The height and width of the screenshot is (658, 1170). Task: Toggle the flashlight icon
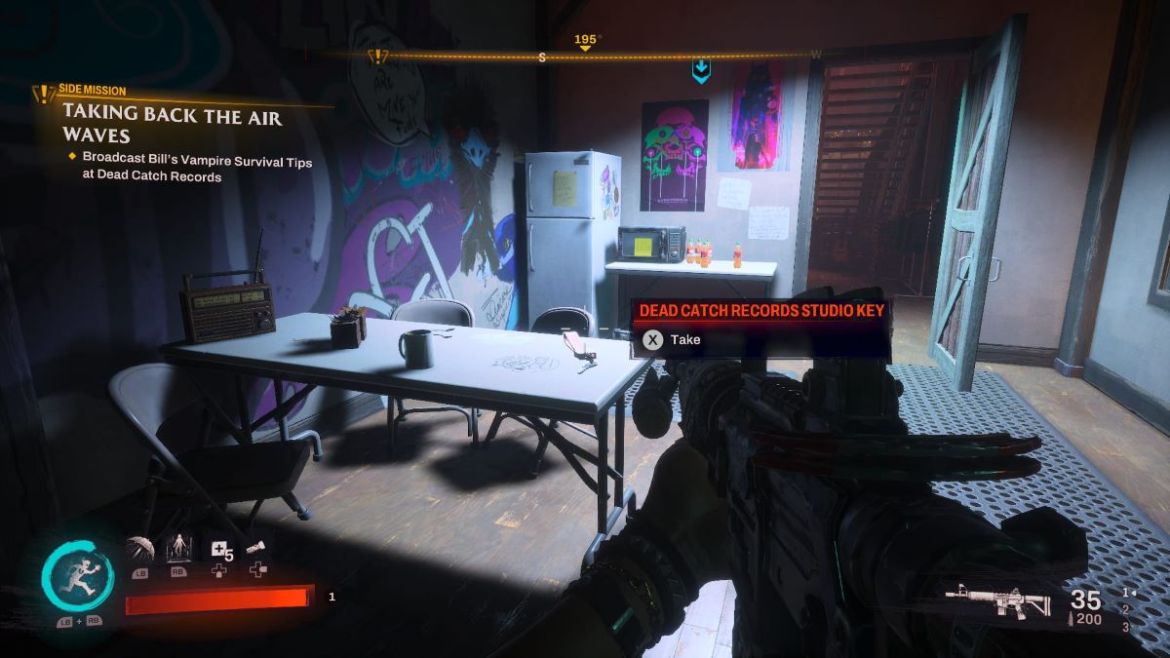(x=256, y=548)
